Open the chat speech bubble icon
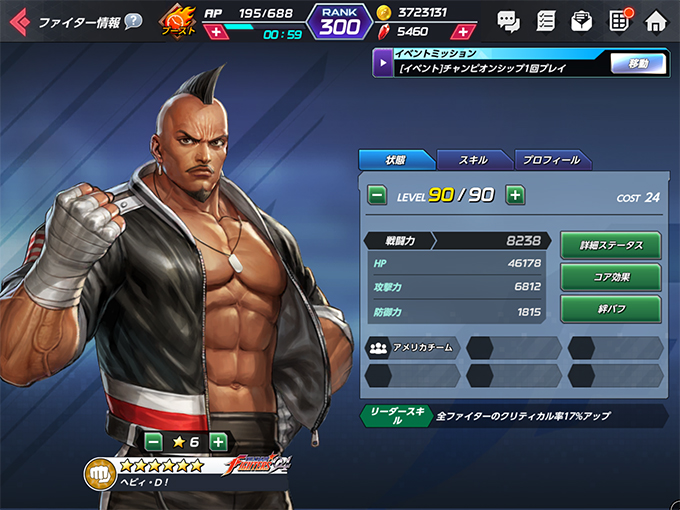 (x=508, y=20)
